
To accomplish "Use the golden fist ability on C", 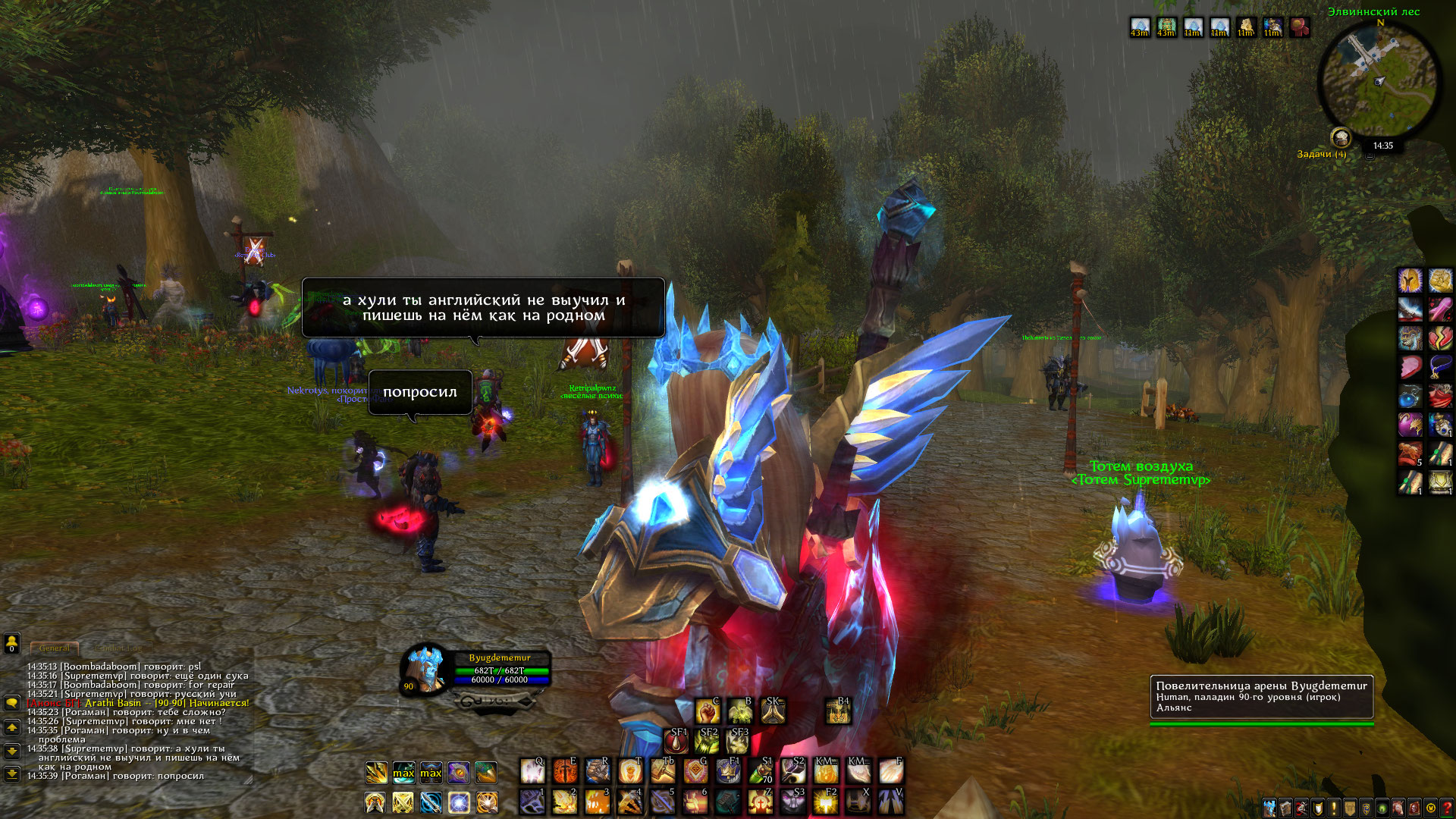I will pyautogui.click(x=708, y=711).
